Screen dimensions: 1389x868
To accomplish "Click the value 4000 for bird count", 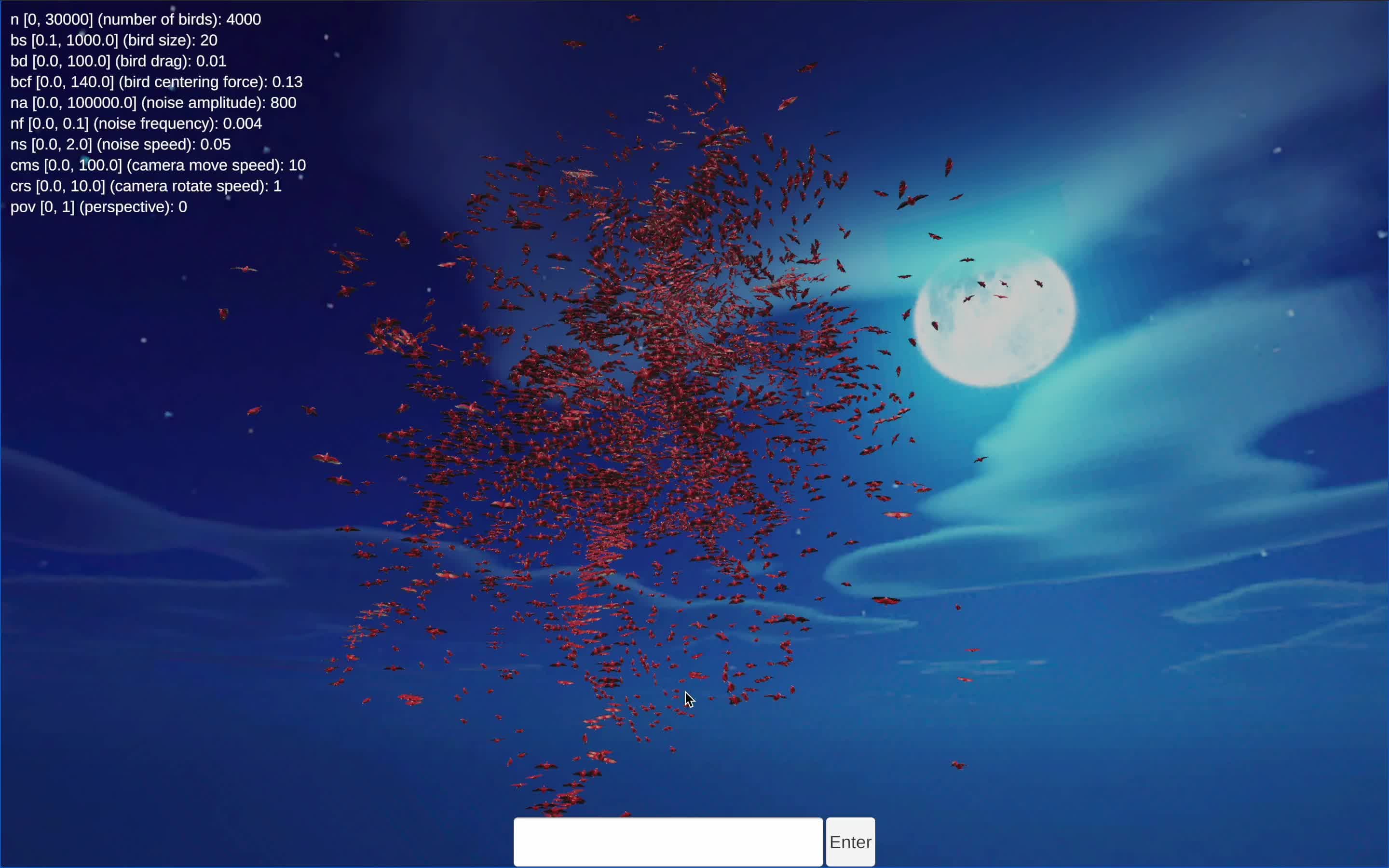I will (244, 19).
